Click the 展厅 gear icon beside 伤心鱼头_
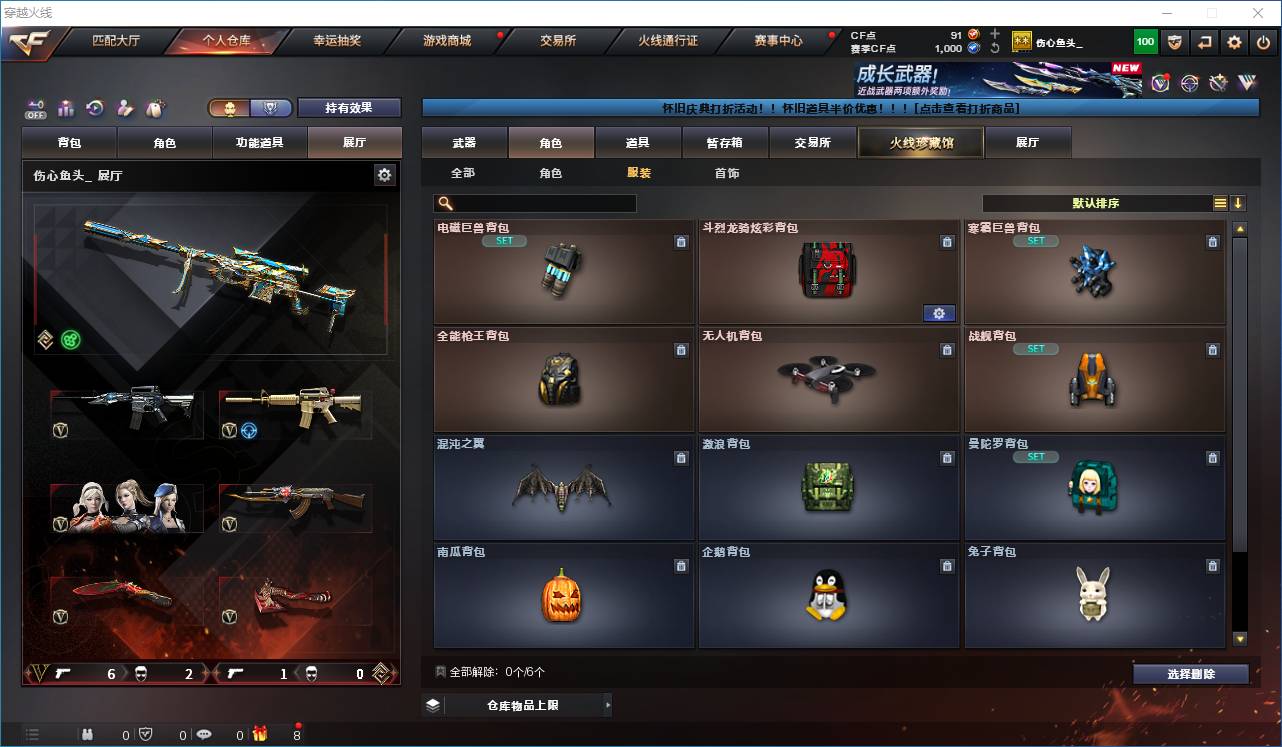 coord(385,174)
